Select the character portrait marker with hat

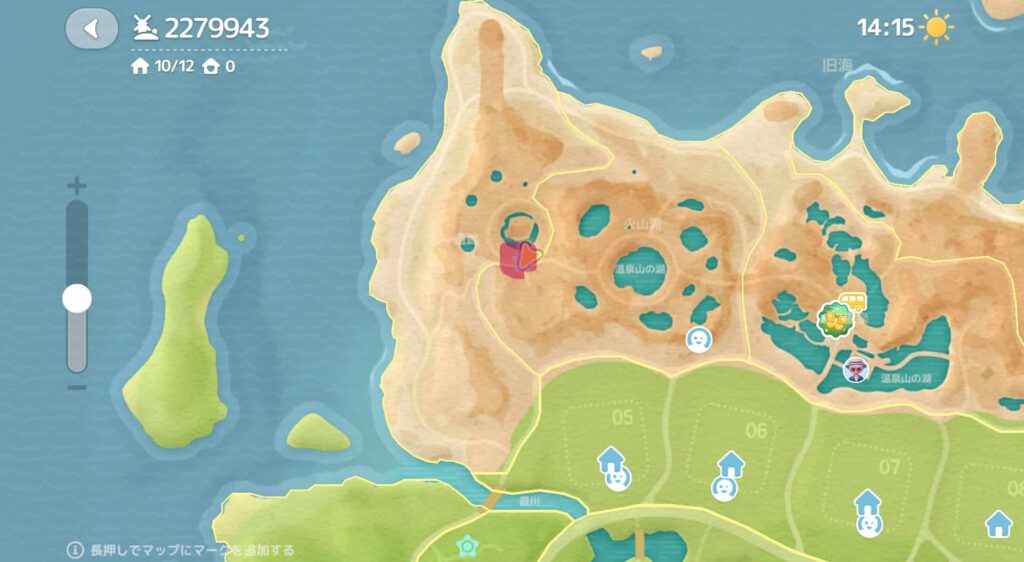(x=856, y=371)
